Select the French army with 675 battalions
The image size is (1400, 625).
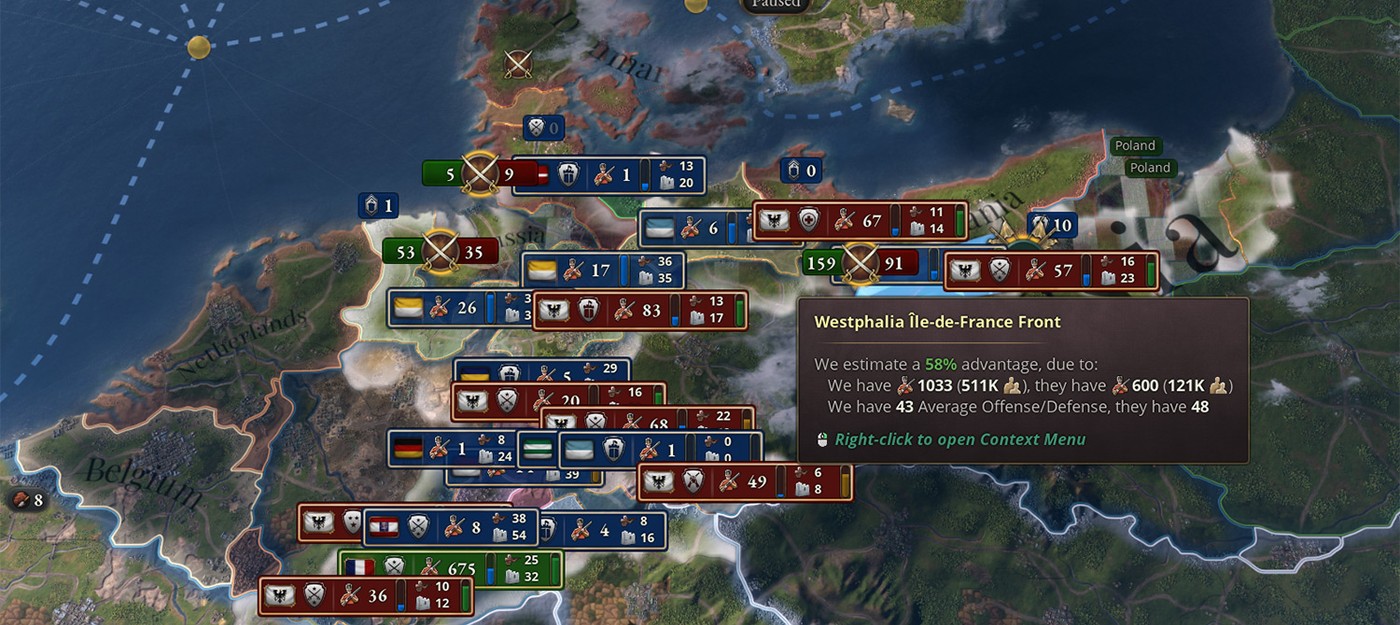(x=450, y=568)
